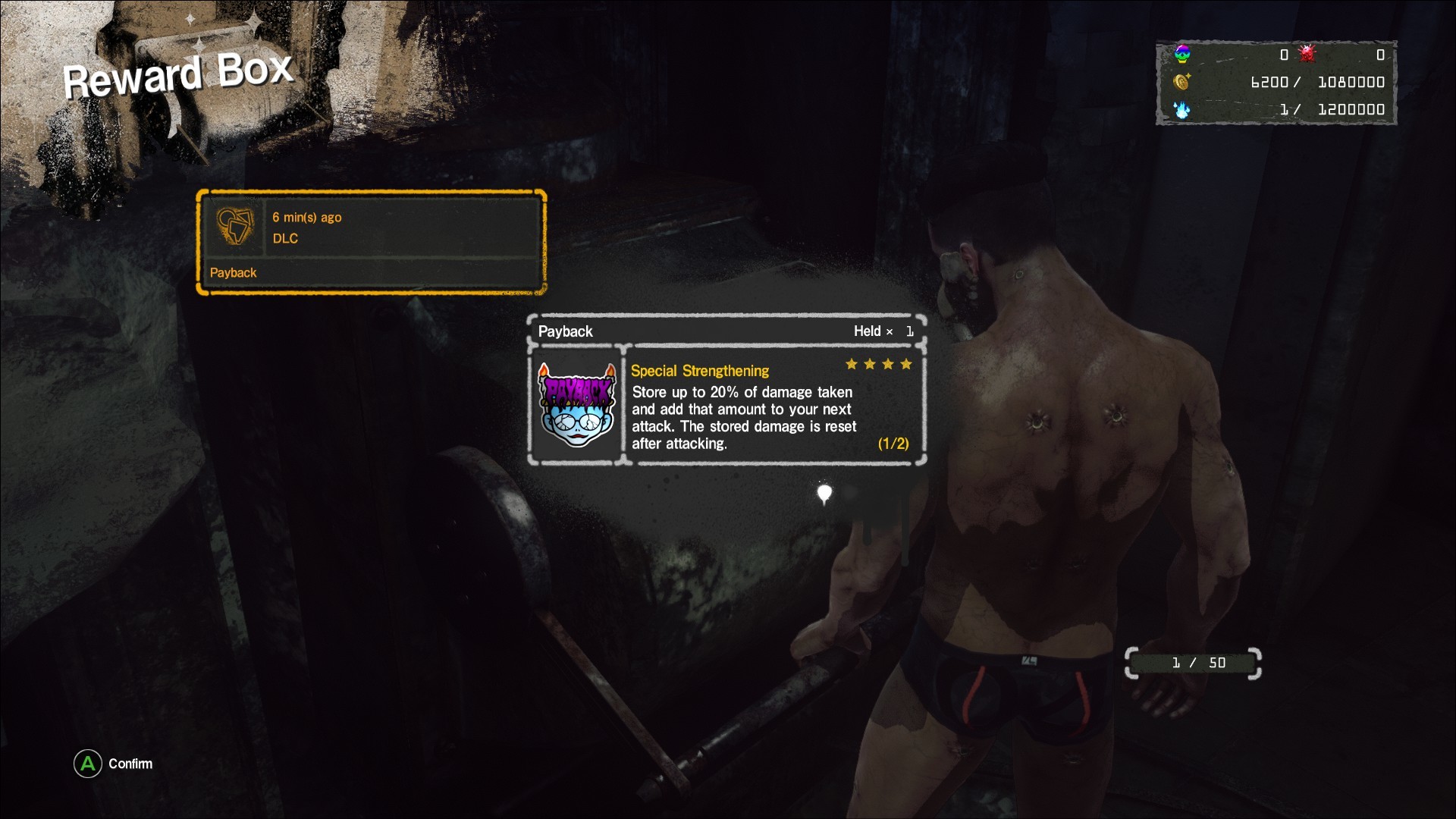Select the DLC label on the reward entry
The height and width of the screenshot is (819, 1456).
click(x=284, y=238)
